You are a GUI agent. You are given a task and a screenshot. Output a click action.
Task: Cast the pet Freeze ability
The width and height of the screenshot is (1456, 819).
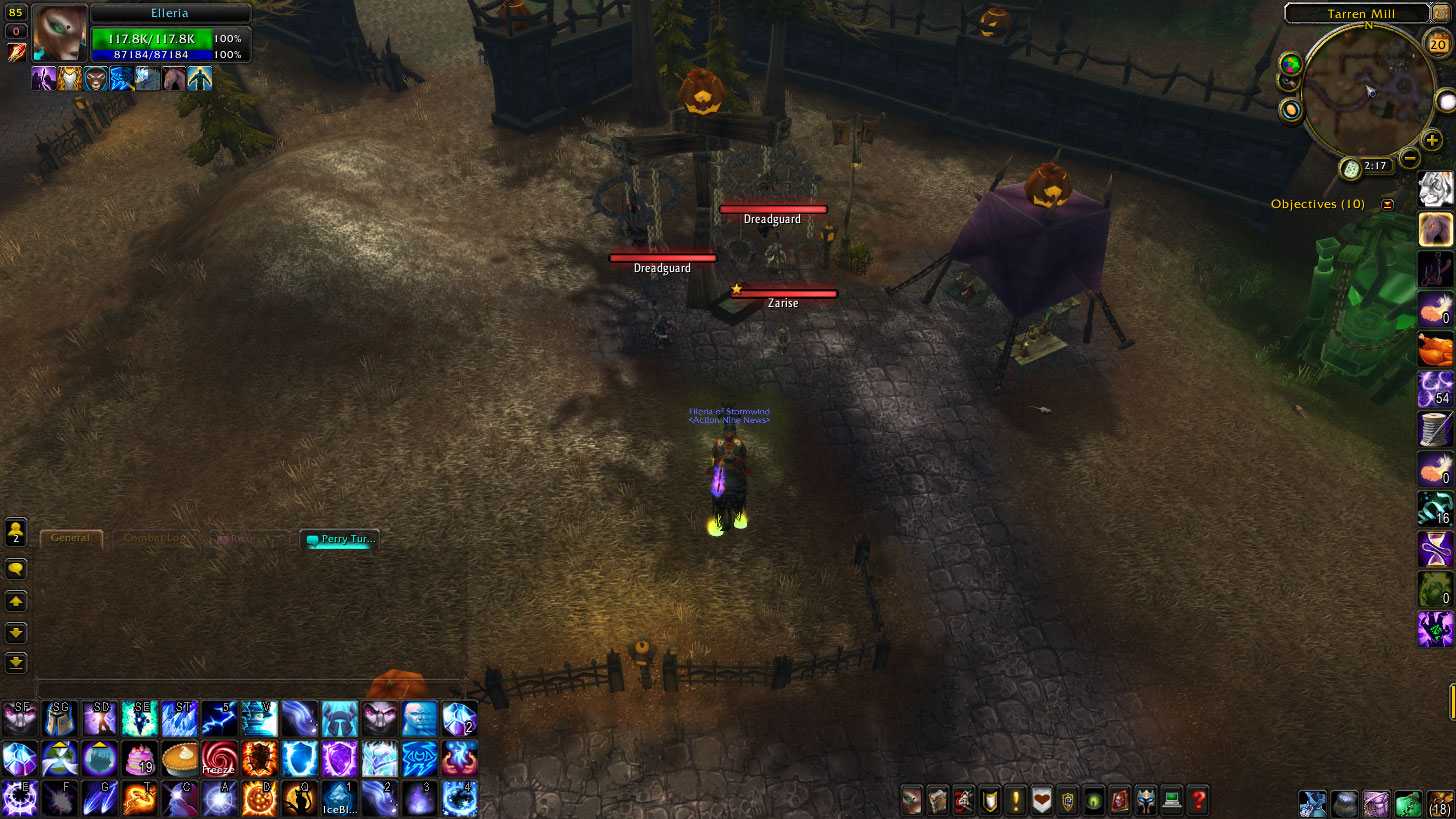tap(219, 758)
